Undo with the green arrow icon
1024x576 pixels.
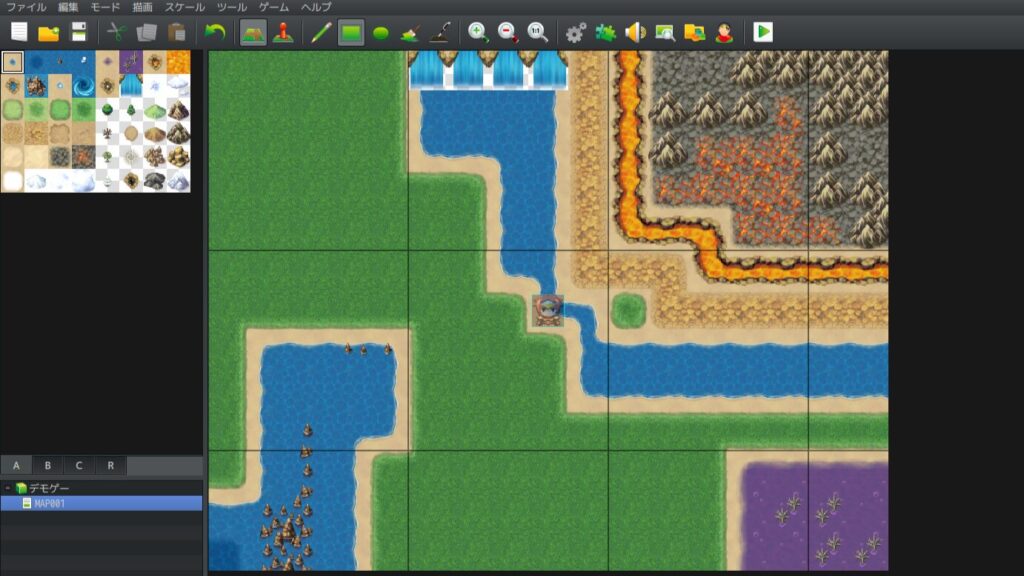pos(214,32)
